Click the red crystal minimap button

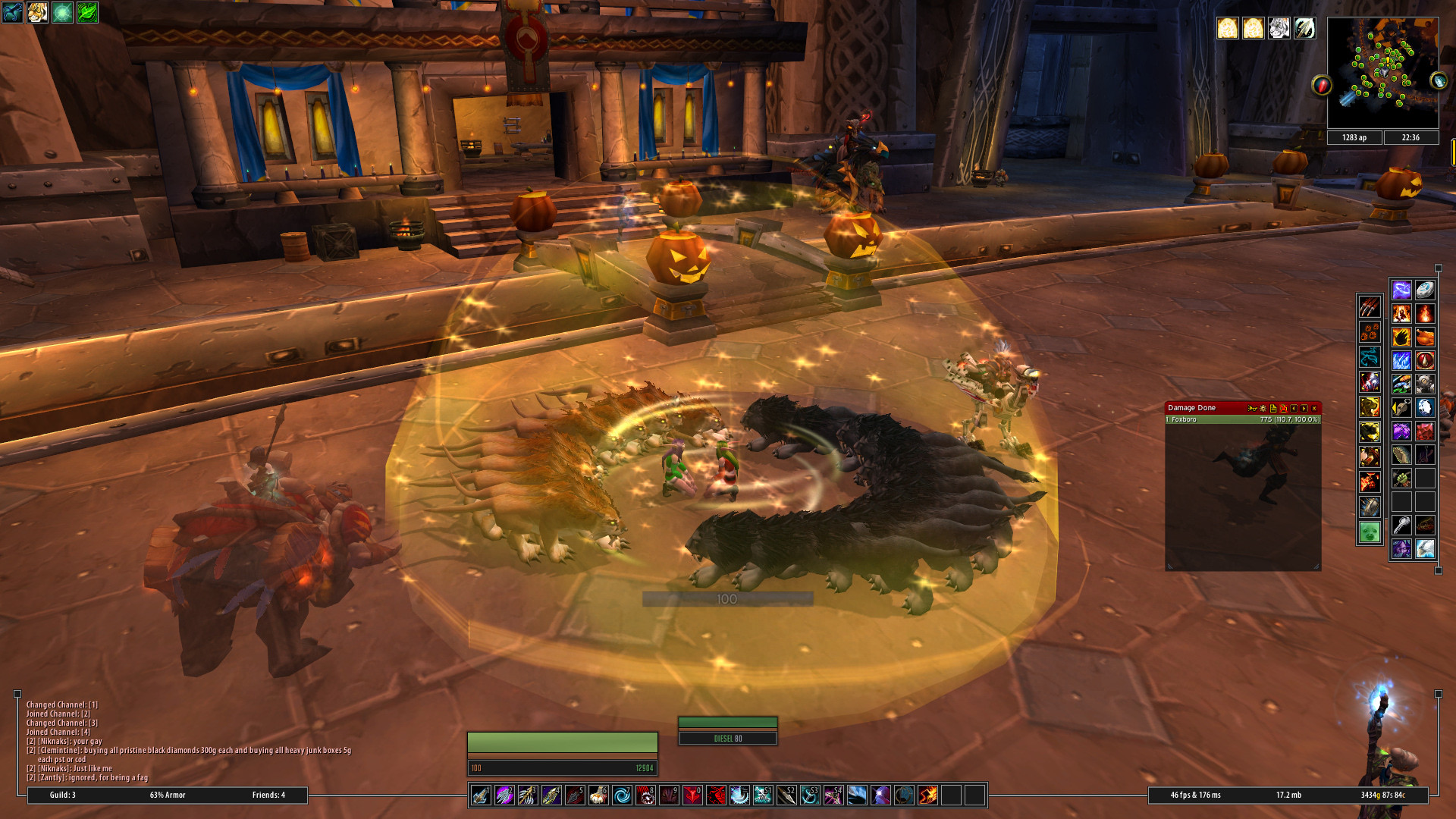coord(1322,85)
